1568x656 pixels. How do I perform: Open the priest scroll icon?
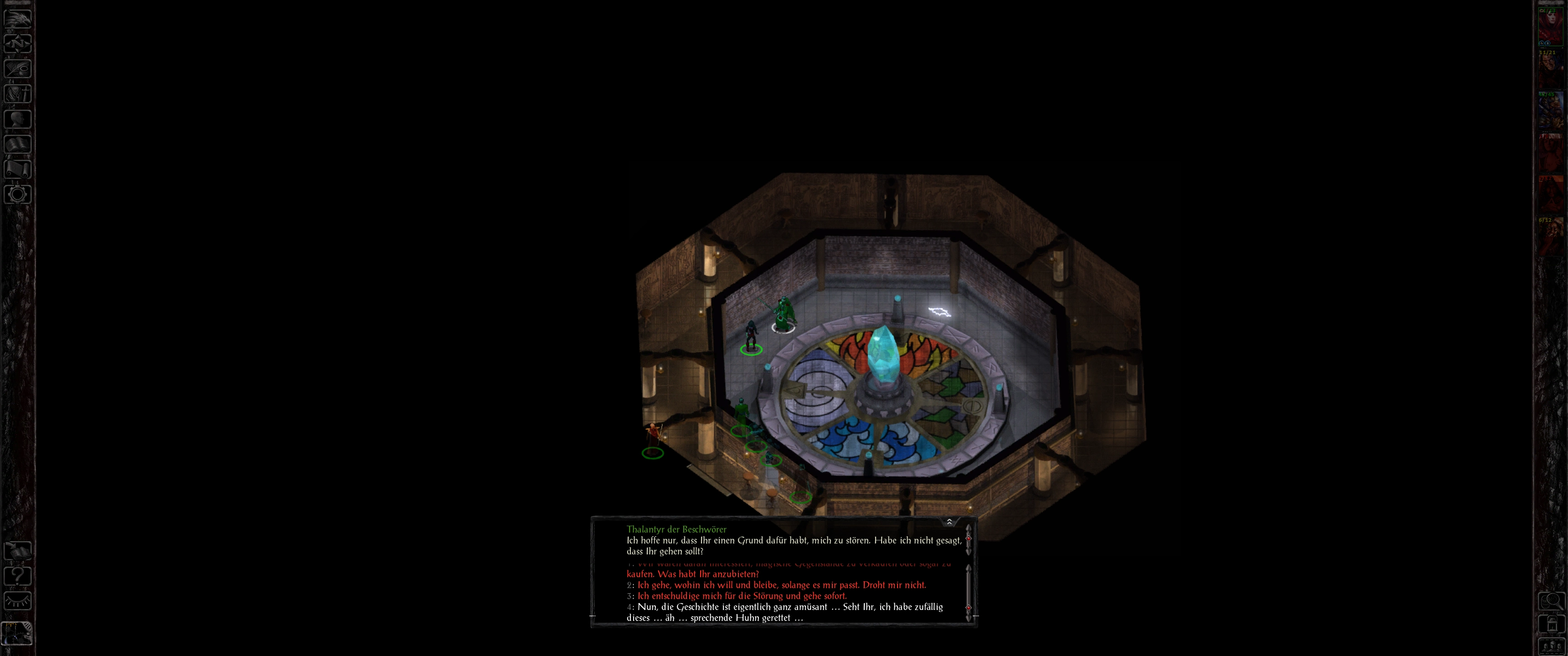coord(18,169)
